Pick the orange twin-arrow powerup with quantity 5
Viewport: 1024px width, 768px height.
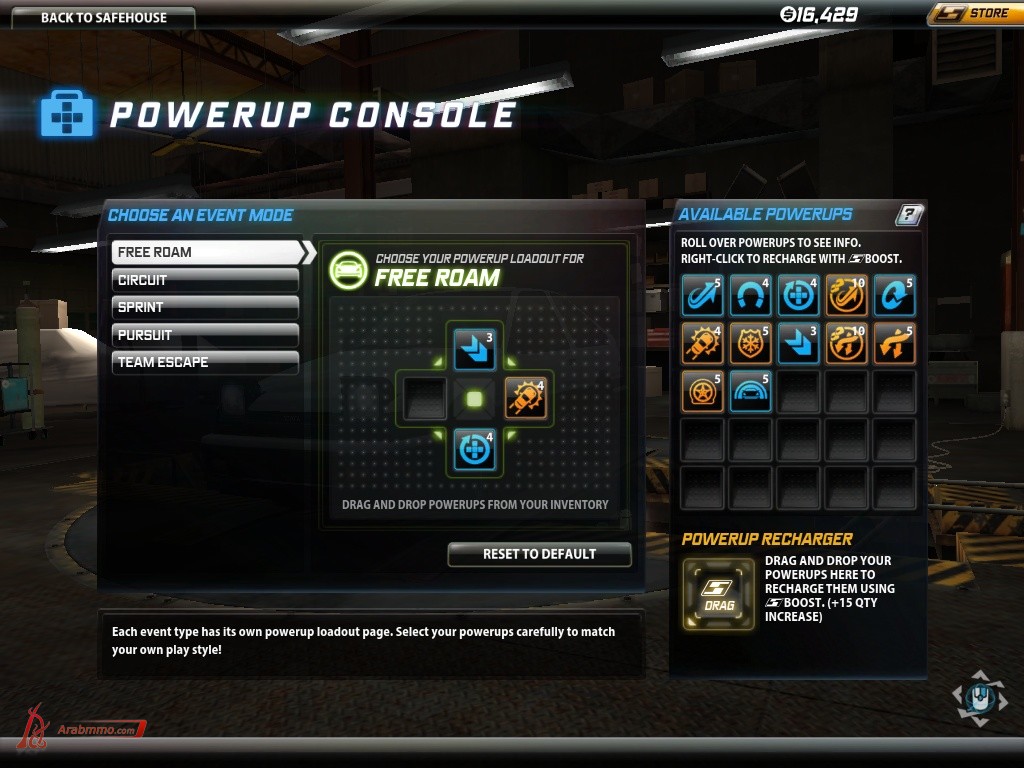tap(893, 342)
